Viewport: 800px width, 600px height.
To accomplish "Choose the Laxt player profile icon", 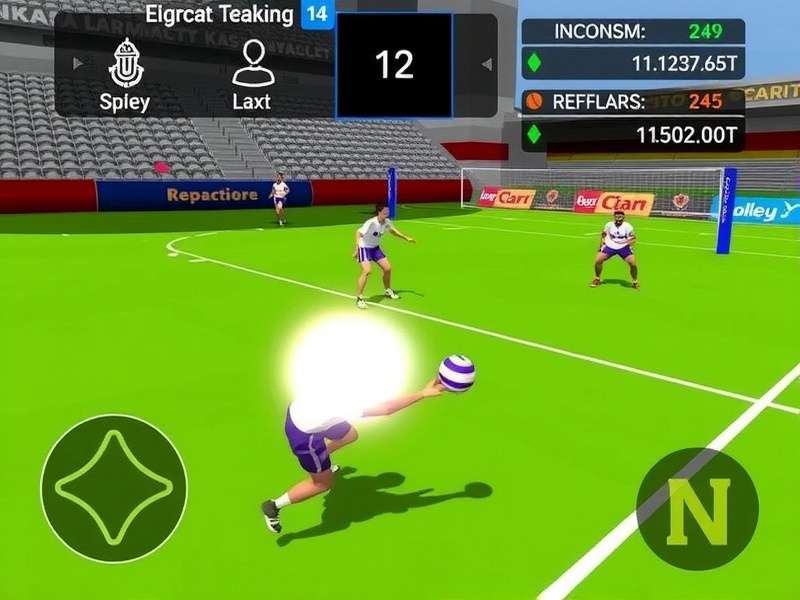I will [x=252, y=63].
